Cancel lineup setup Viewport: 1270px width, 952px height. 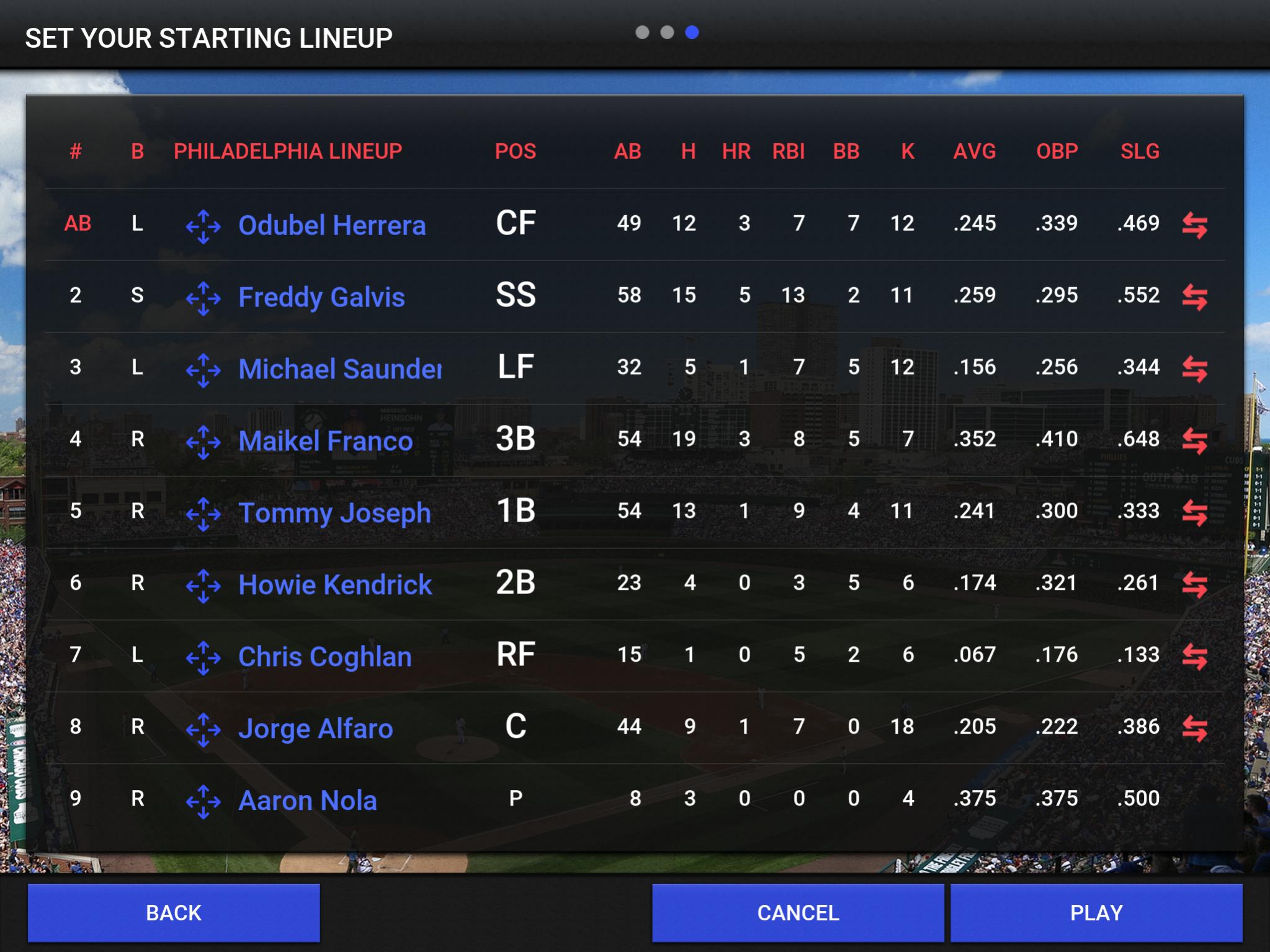click(798, 912)
